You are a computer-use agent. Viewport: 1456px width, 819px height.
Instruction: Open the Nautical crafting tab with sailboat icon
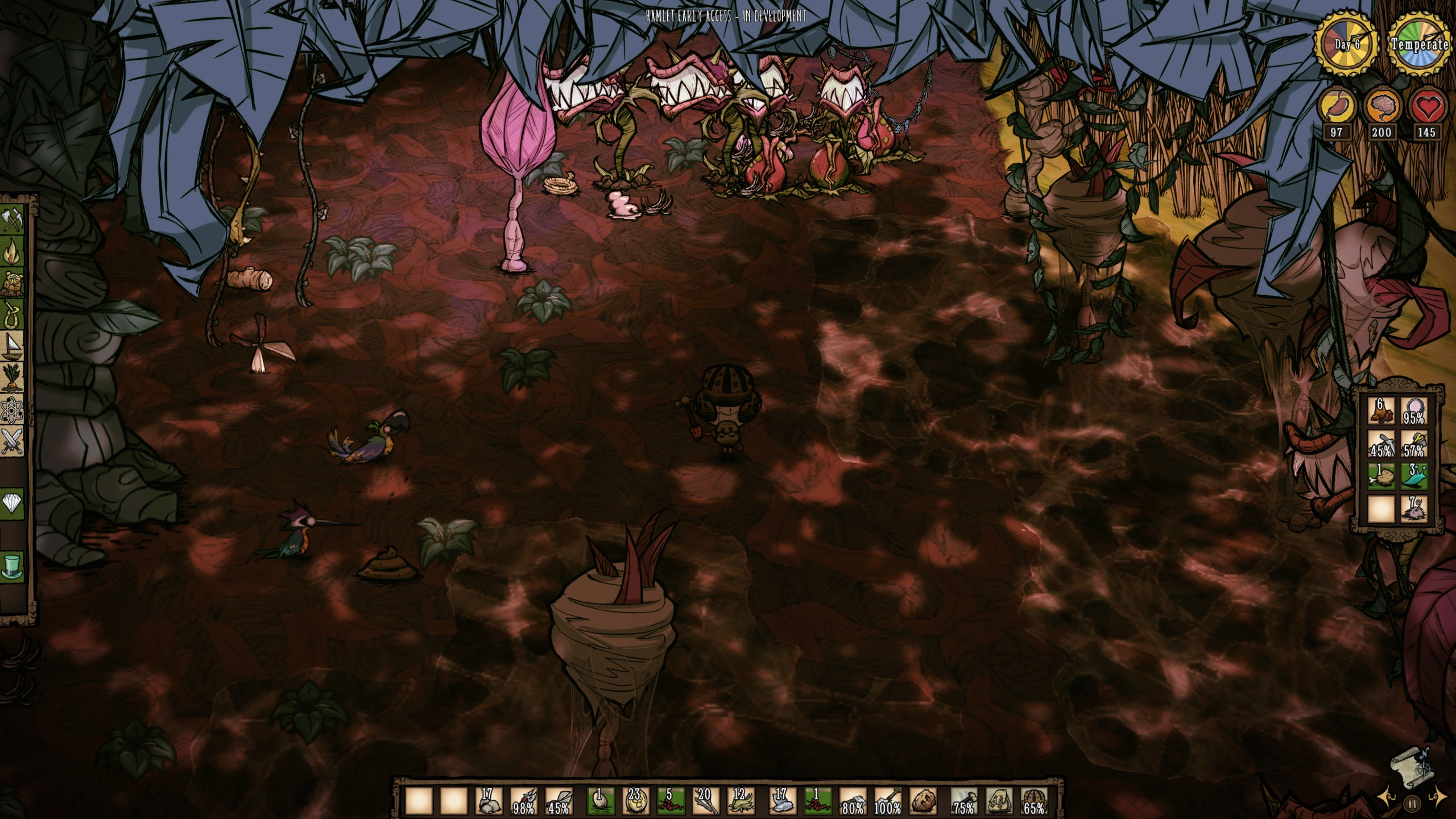coord(13,346)
